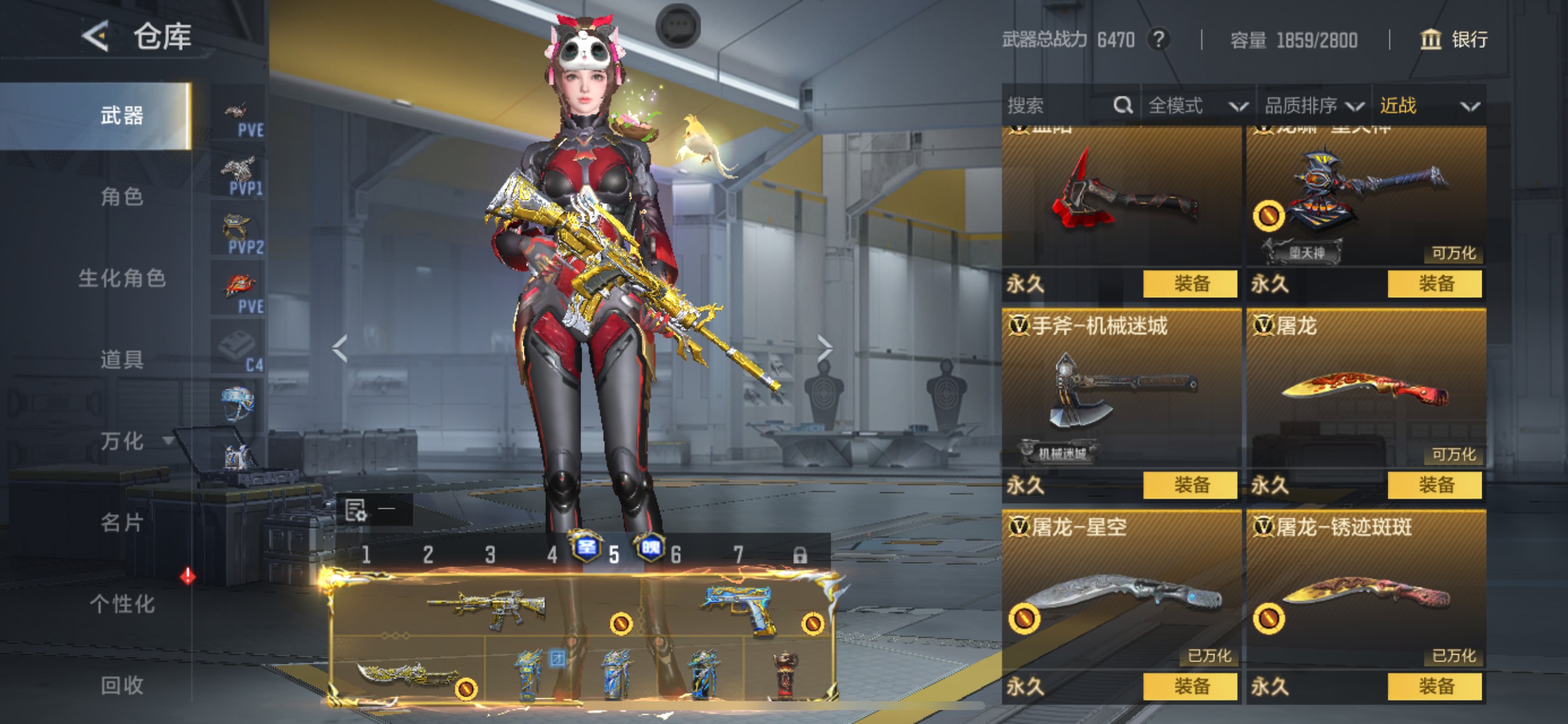The image size is (1568, 724).
Task: Open the 生化角色 category
Action: click(122, 278)
